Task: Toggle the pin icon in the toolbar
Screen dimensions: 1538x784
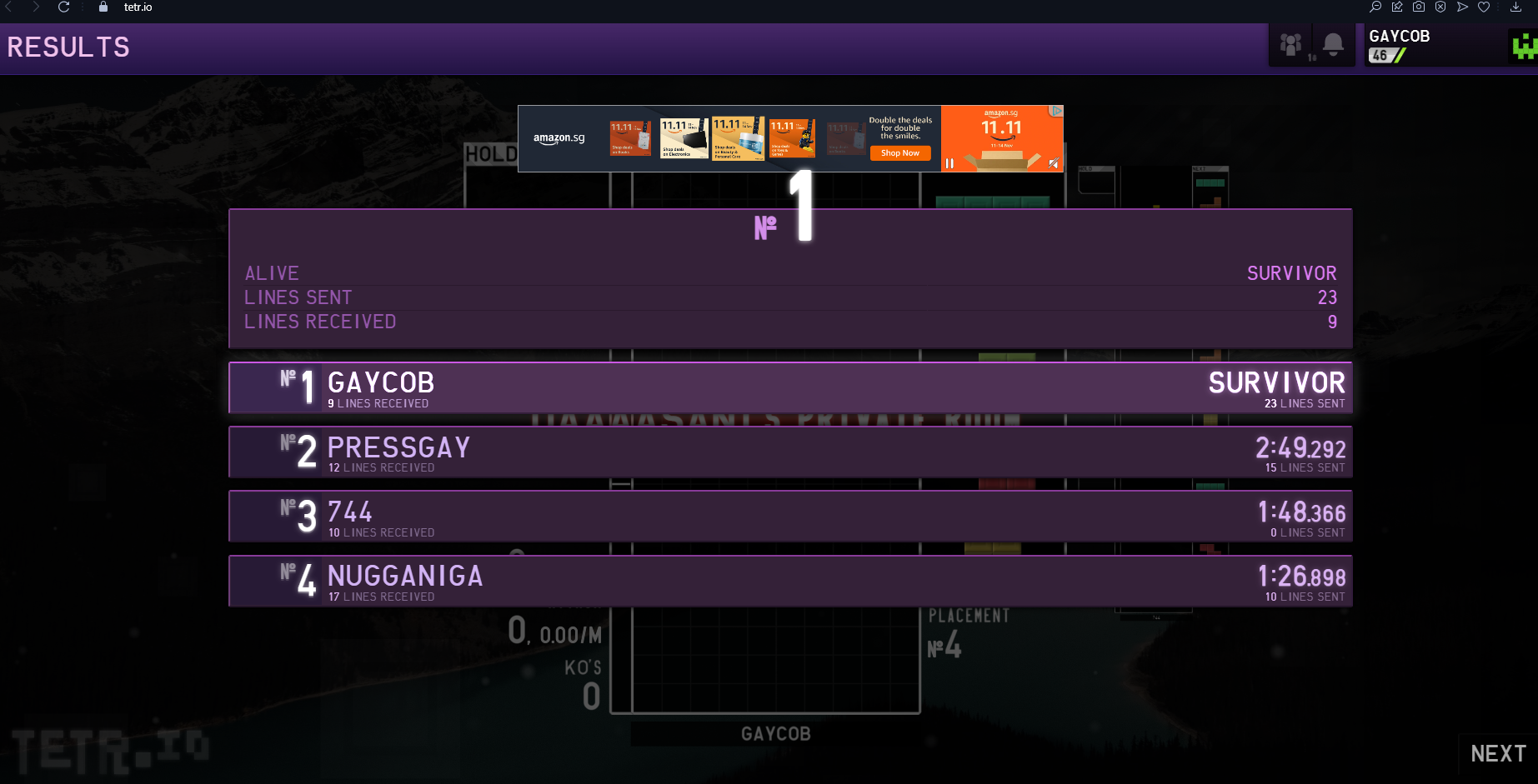Action: [x=1396, y=7]
